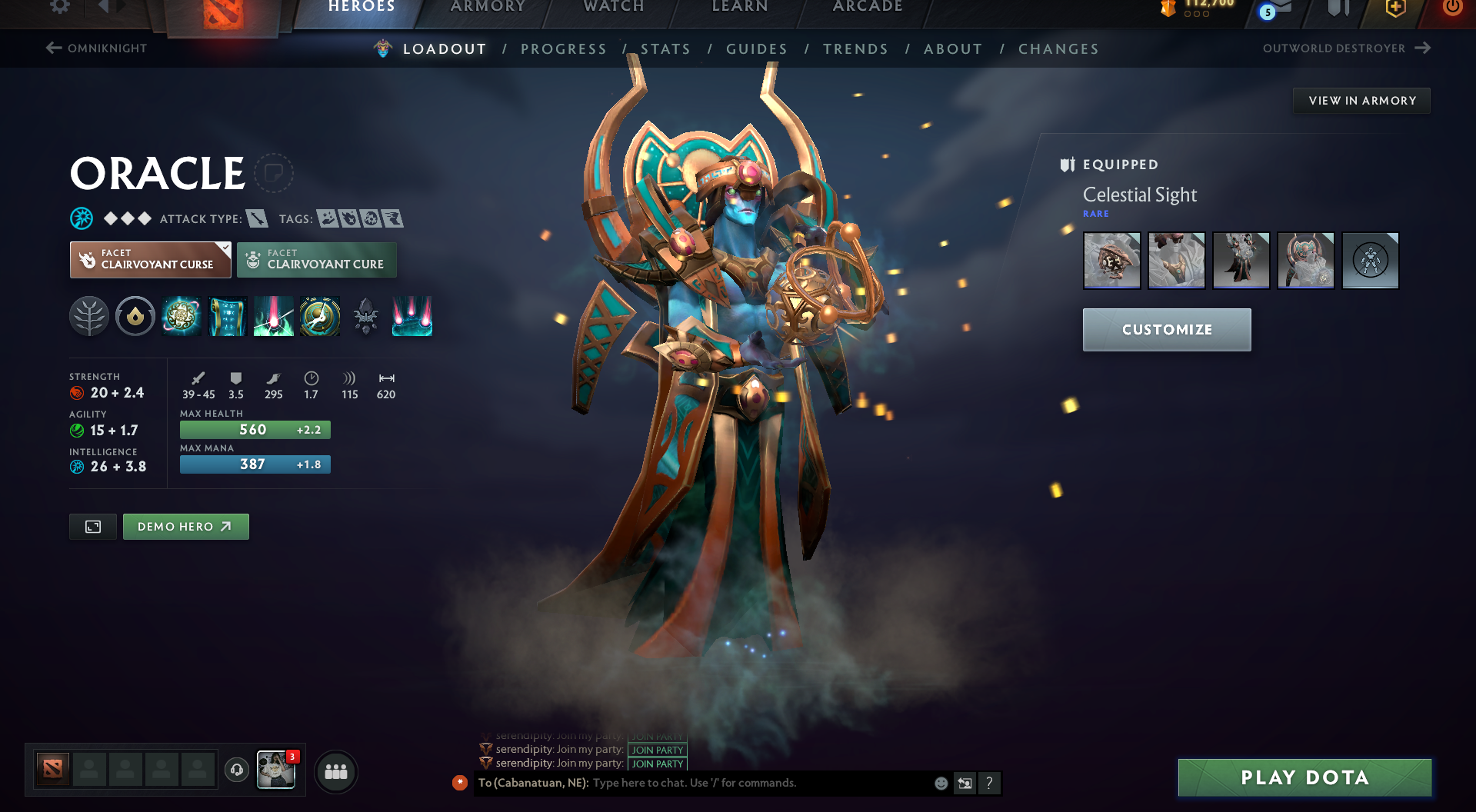This screenshot has width=1476, height=812.
Task: Inspect the False Promise ability icon
Action: click(x=319, y=316)
